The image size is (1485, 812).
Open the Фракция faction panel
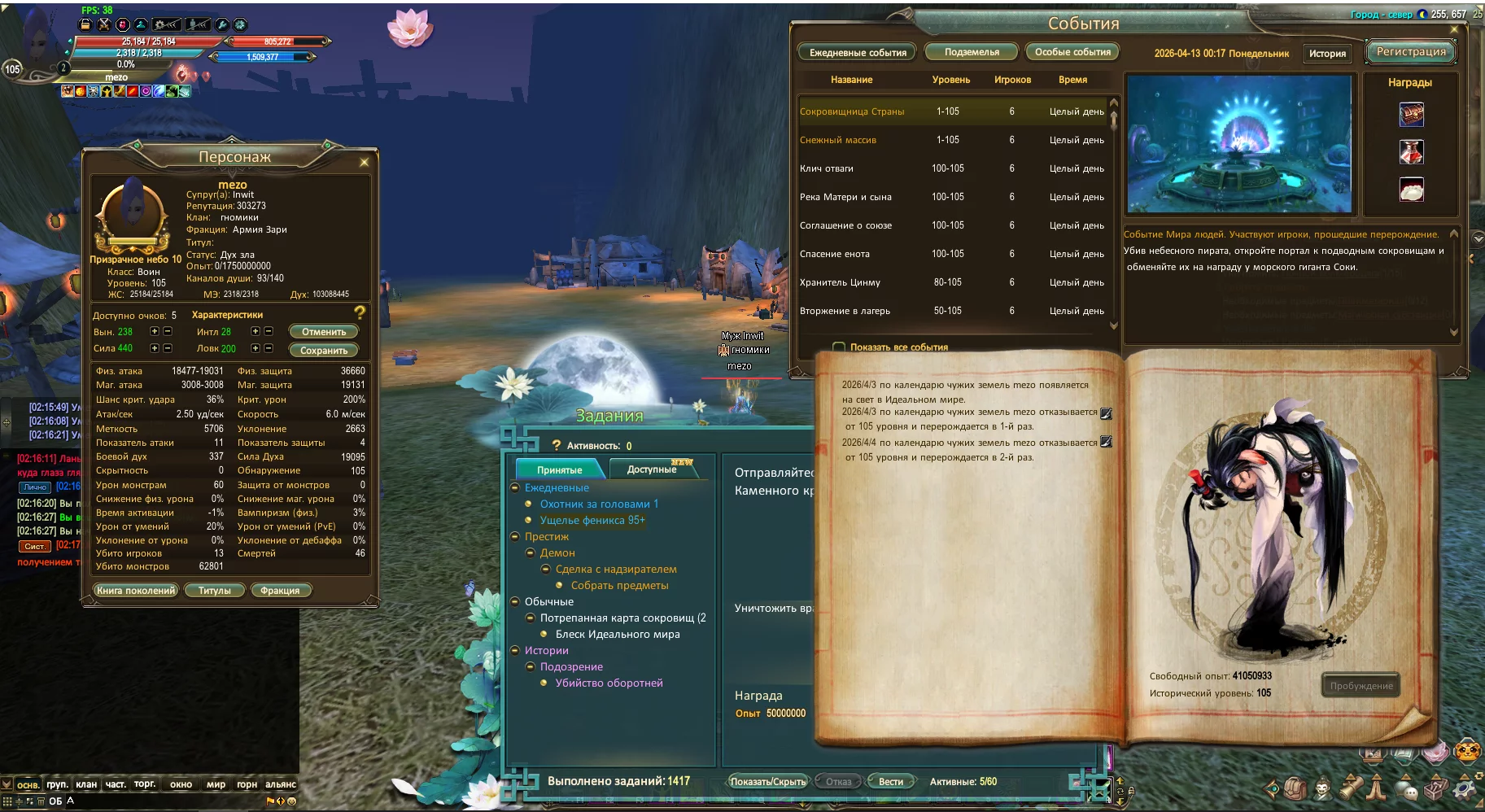tap(280, 591)
